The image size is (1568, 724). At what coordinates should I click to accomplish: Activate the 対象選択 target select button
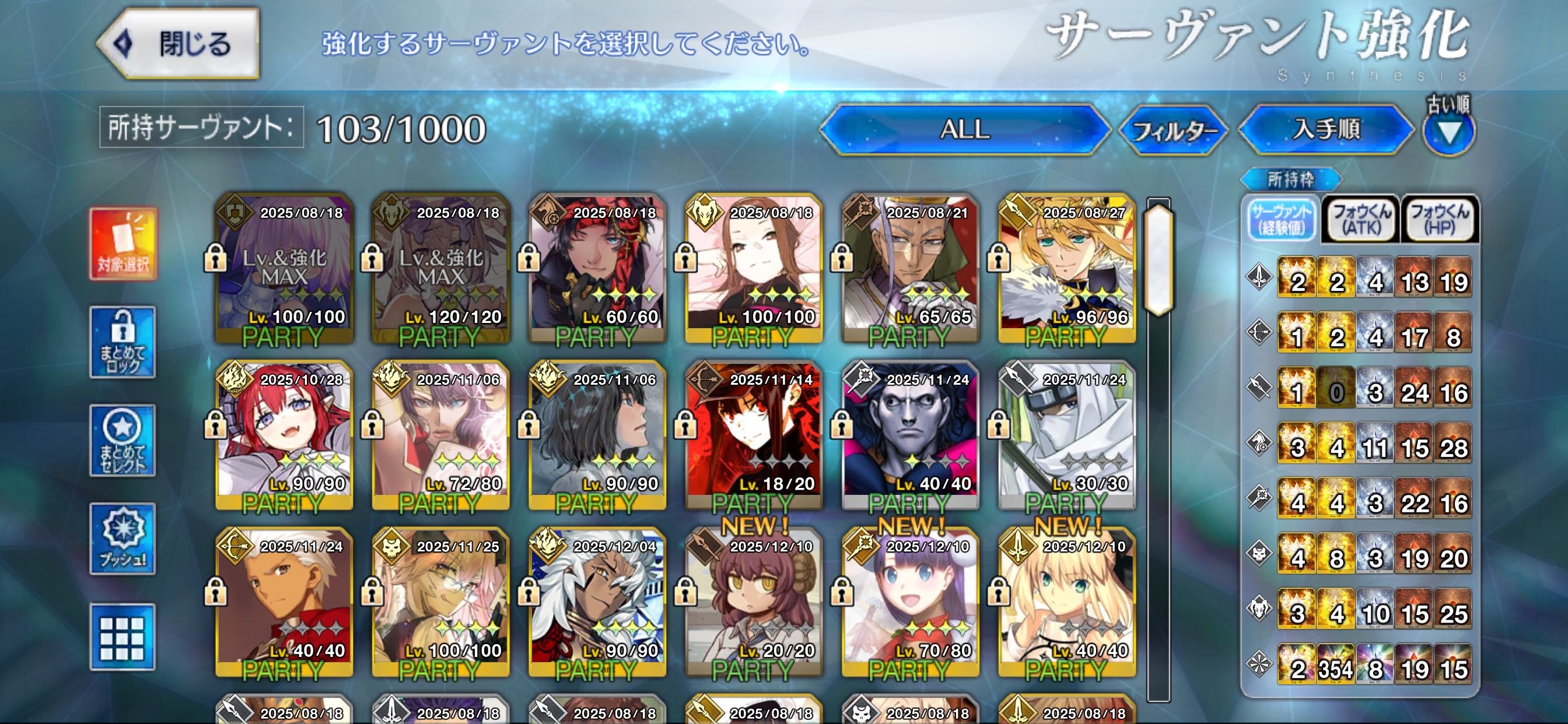124,243
